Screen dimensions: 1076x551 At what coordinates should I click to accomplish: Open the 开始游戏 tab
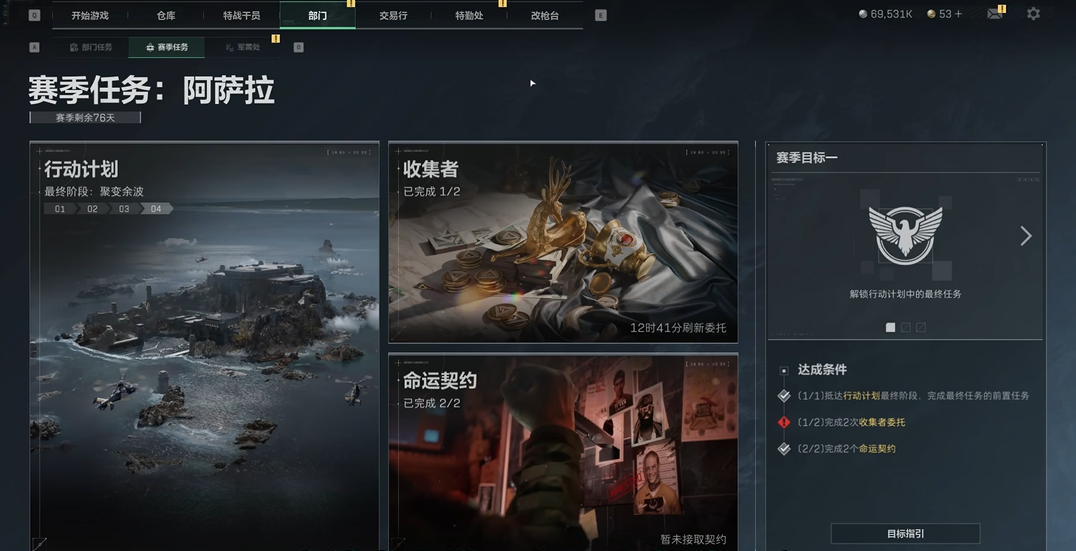(x=90, y=16)
